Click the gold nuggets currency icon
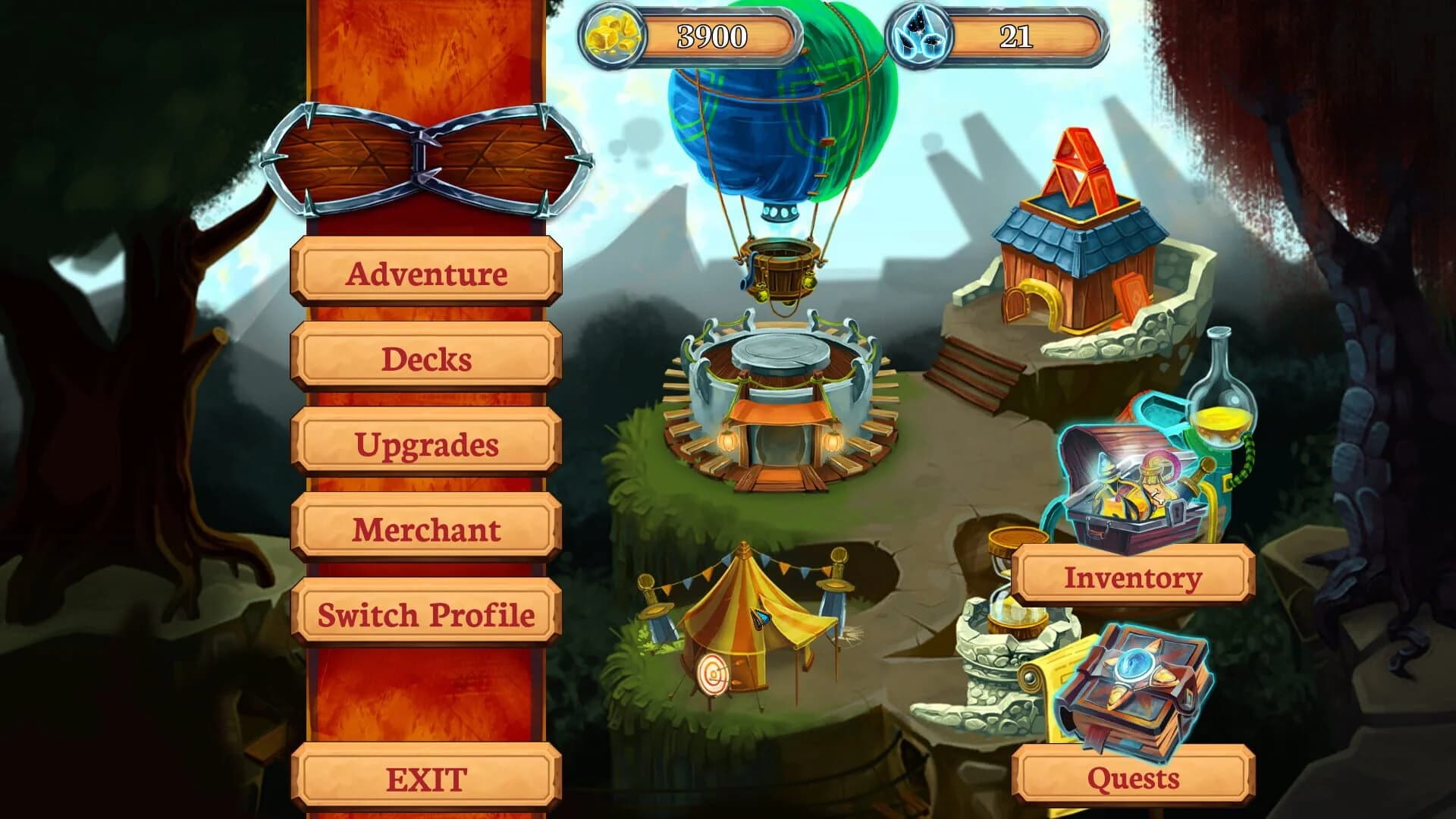 (614, 34)
